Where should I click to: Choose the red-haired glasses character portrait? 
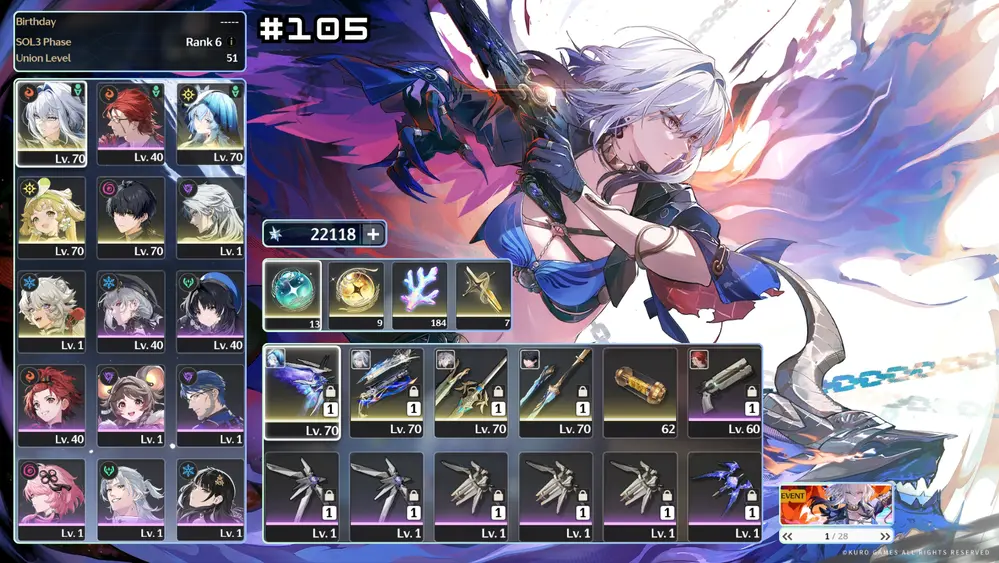pyautogui.click(x=131, y=123)
